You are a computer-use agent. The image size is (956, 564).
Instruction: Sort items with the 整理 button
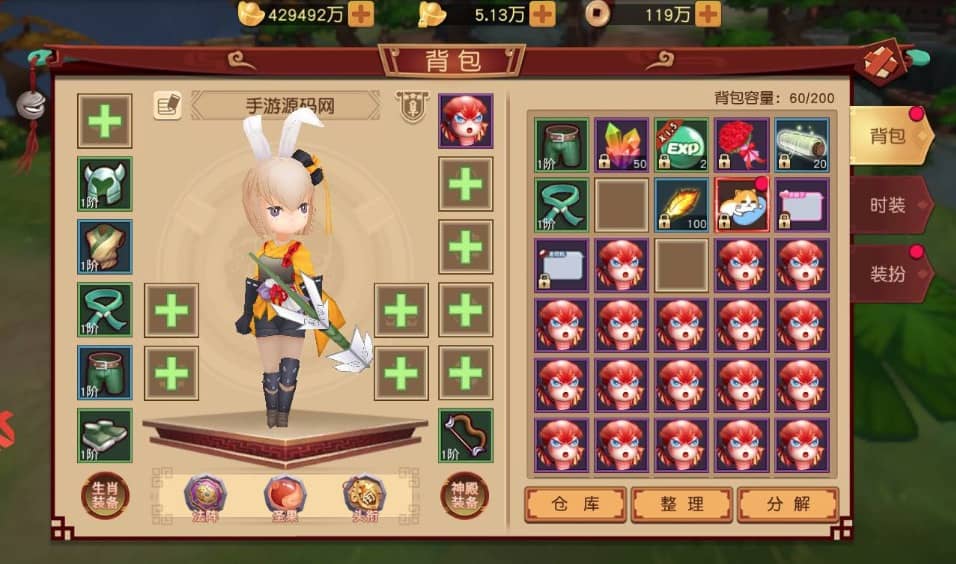click(682, 504)
